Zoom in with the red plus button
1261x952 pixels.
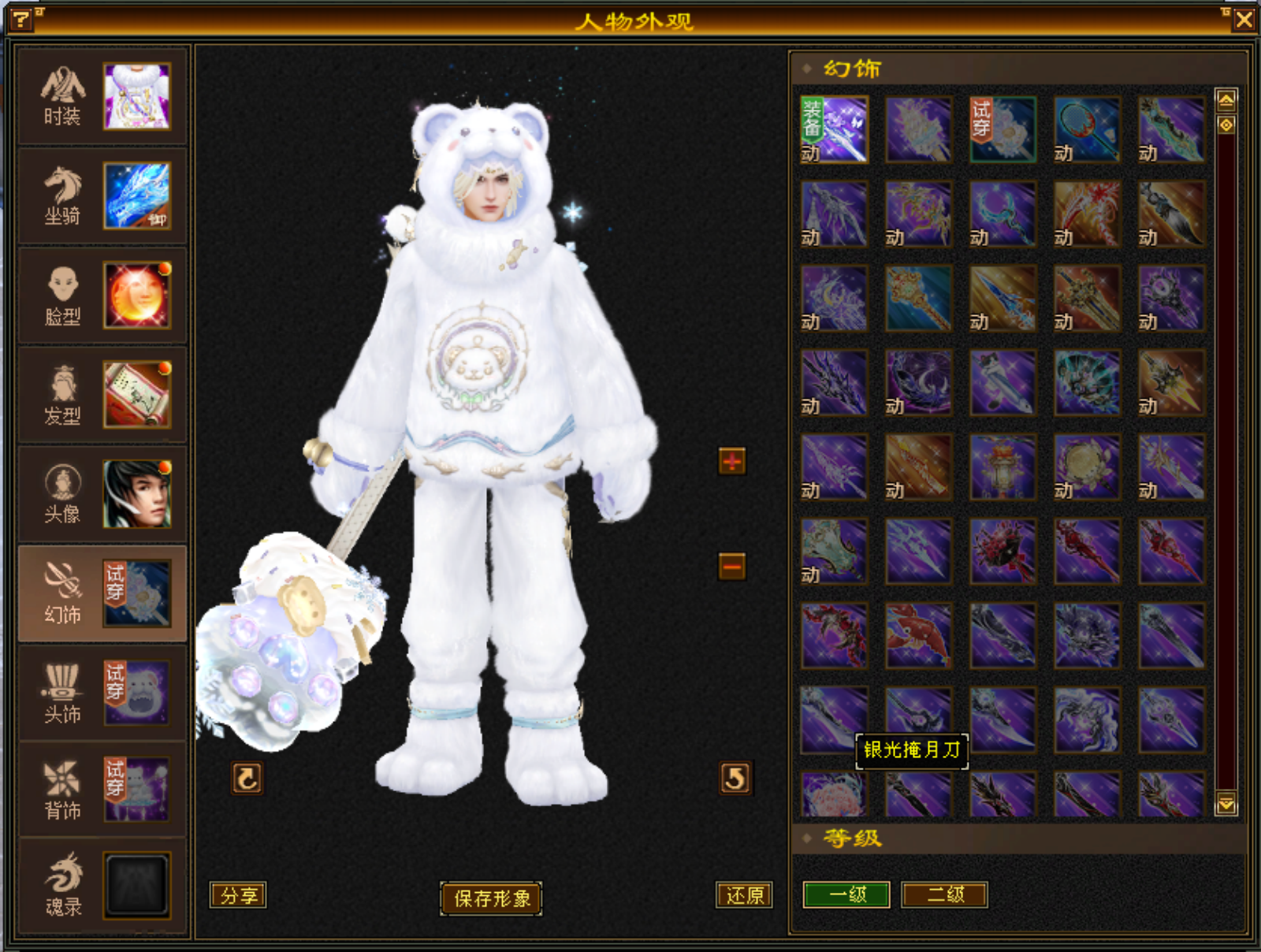click(x=732, y=461)
